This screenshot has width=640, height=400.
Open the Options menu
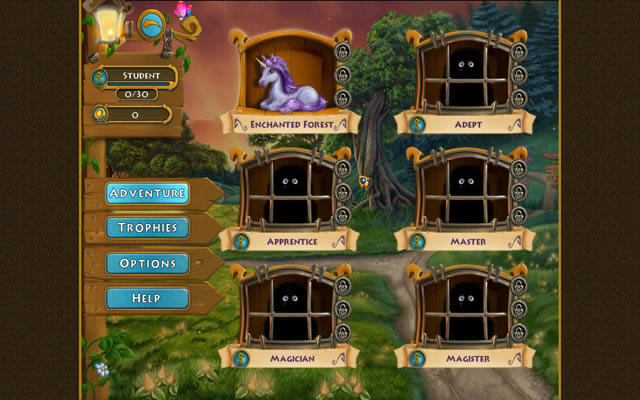click(x=147, y=263)
